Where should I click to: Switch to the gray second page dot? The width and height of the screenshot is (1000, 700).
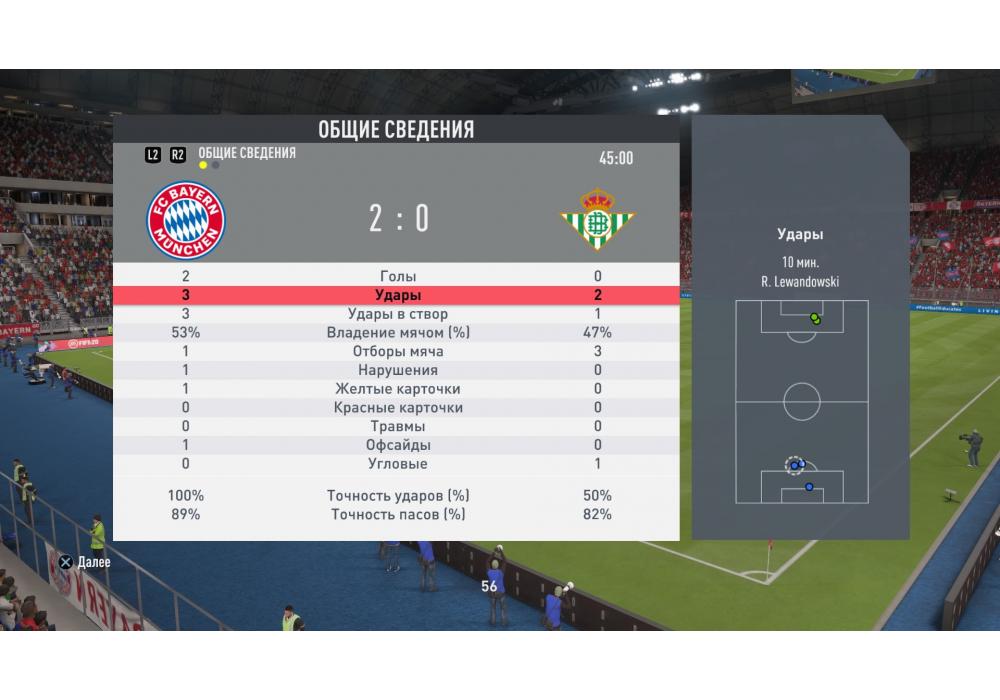point(216,166)
